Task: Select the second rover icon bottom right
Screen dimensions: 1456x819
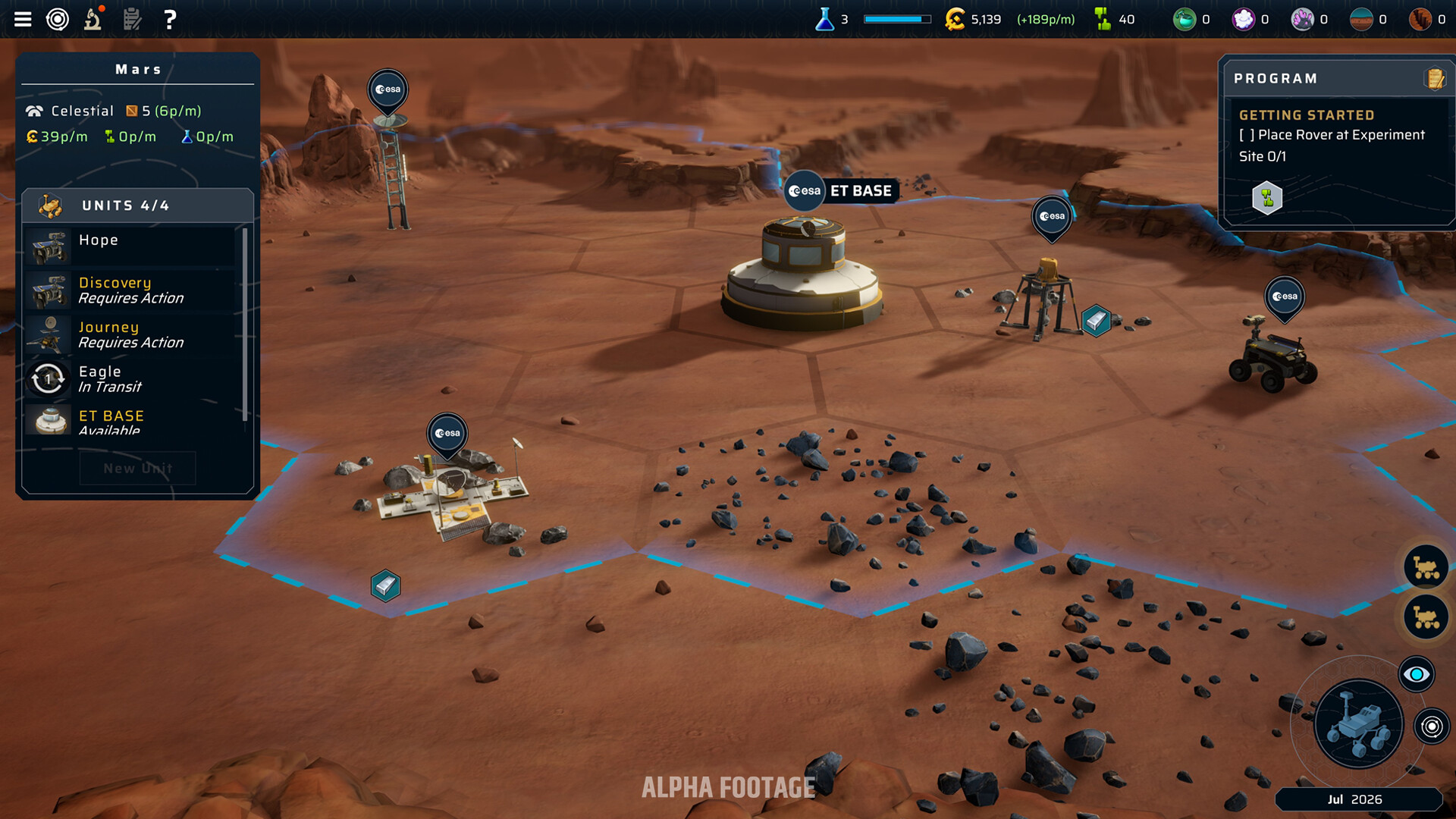Action: [x=1426, y=617]
